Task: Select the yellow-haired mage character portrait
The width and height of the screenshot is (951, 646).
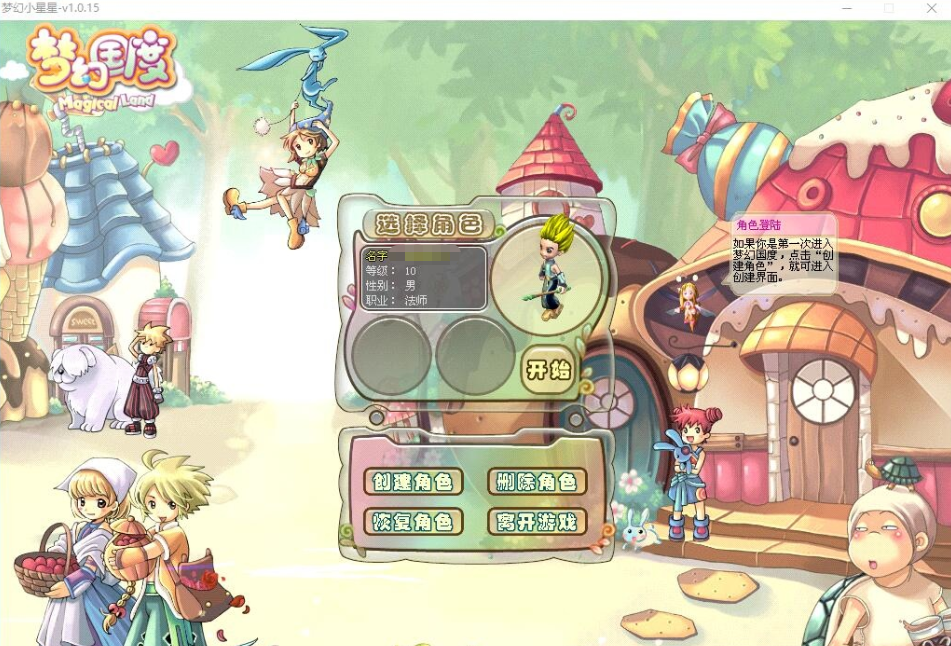Action: tap(552, 270)
